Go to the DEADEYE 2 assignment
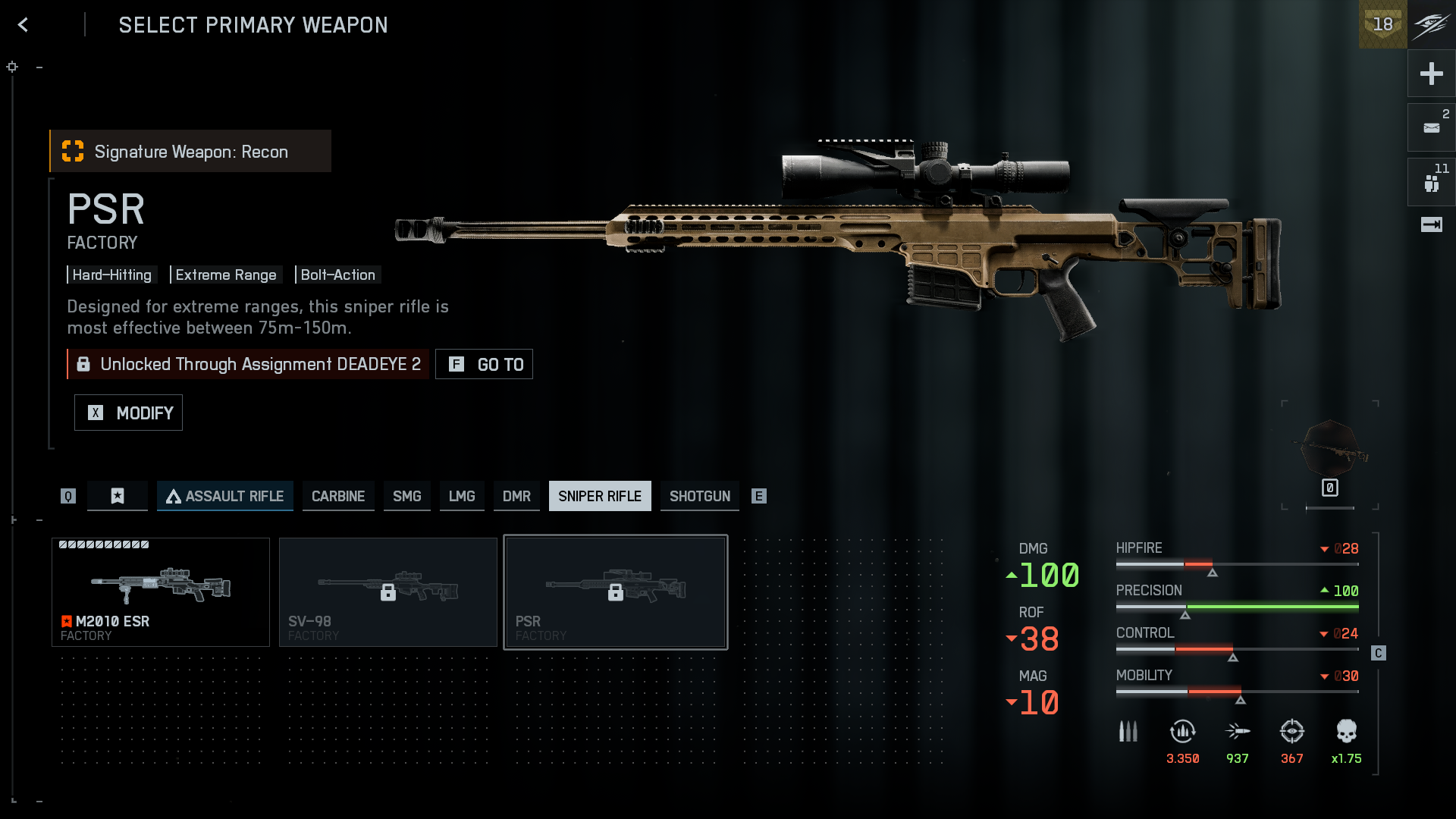 click(x=484, y=364)
